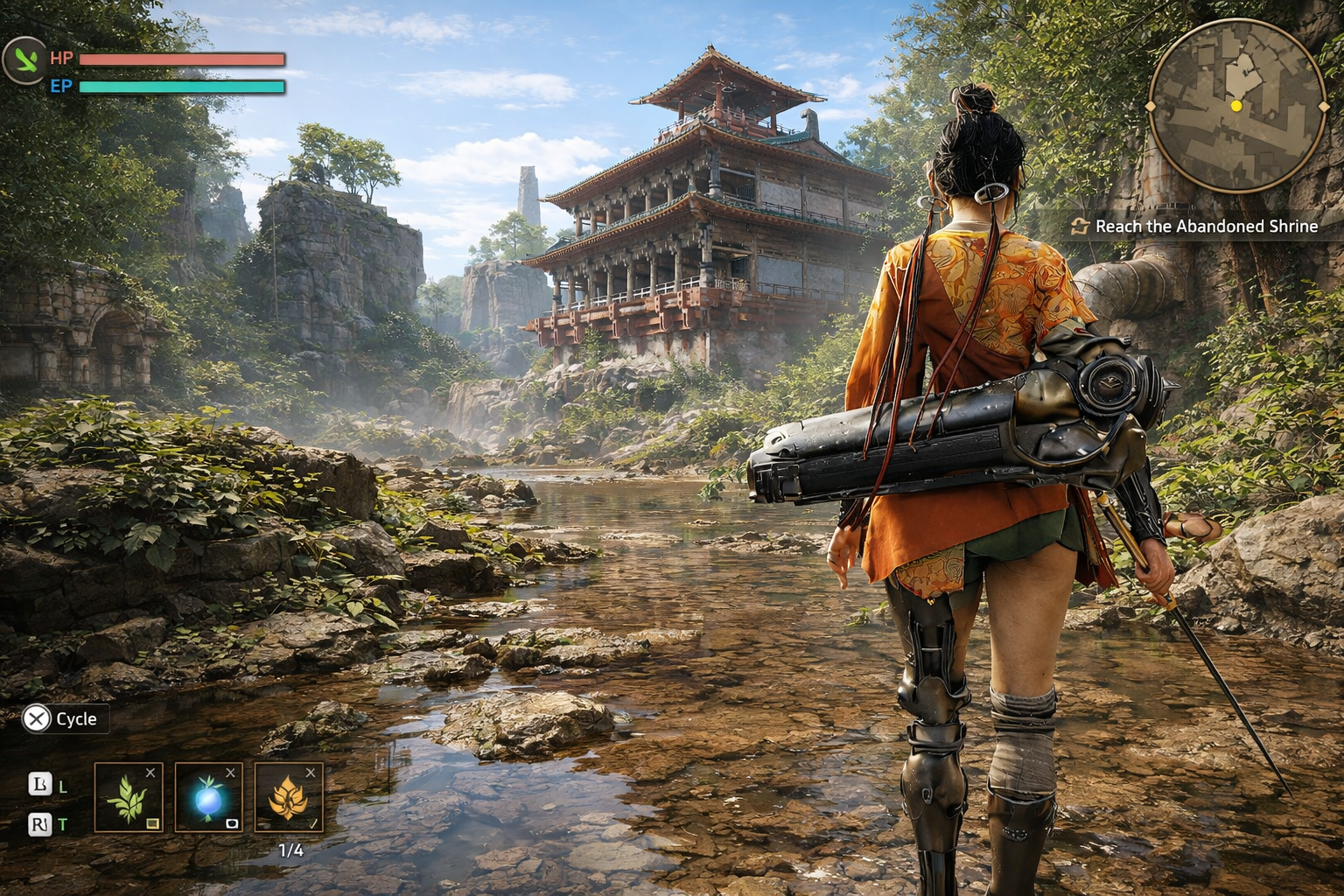The width and height of the screenshot is (1344, 896).
Task: Click the green leaf character emblem
Action: (25, 60)
